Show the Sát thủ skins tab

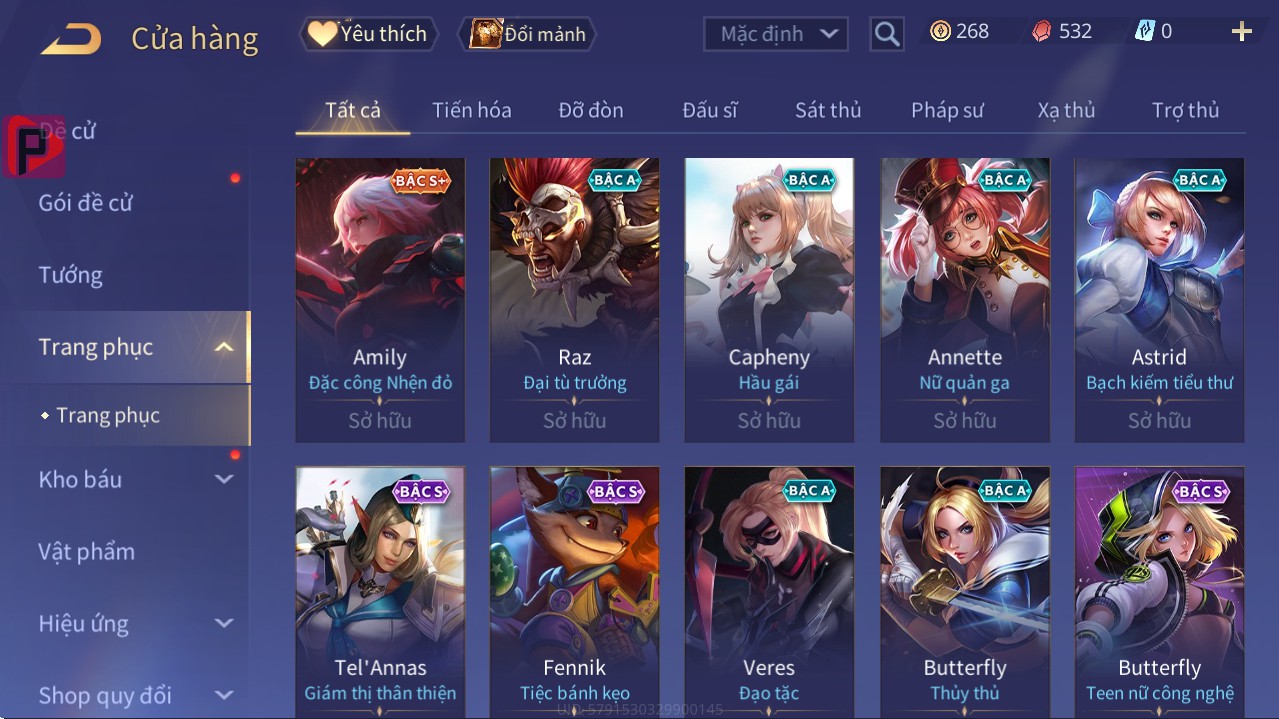[828, 110]
